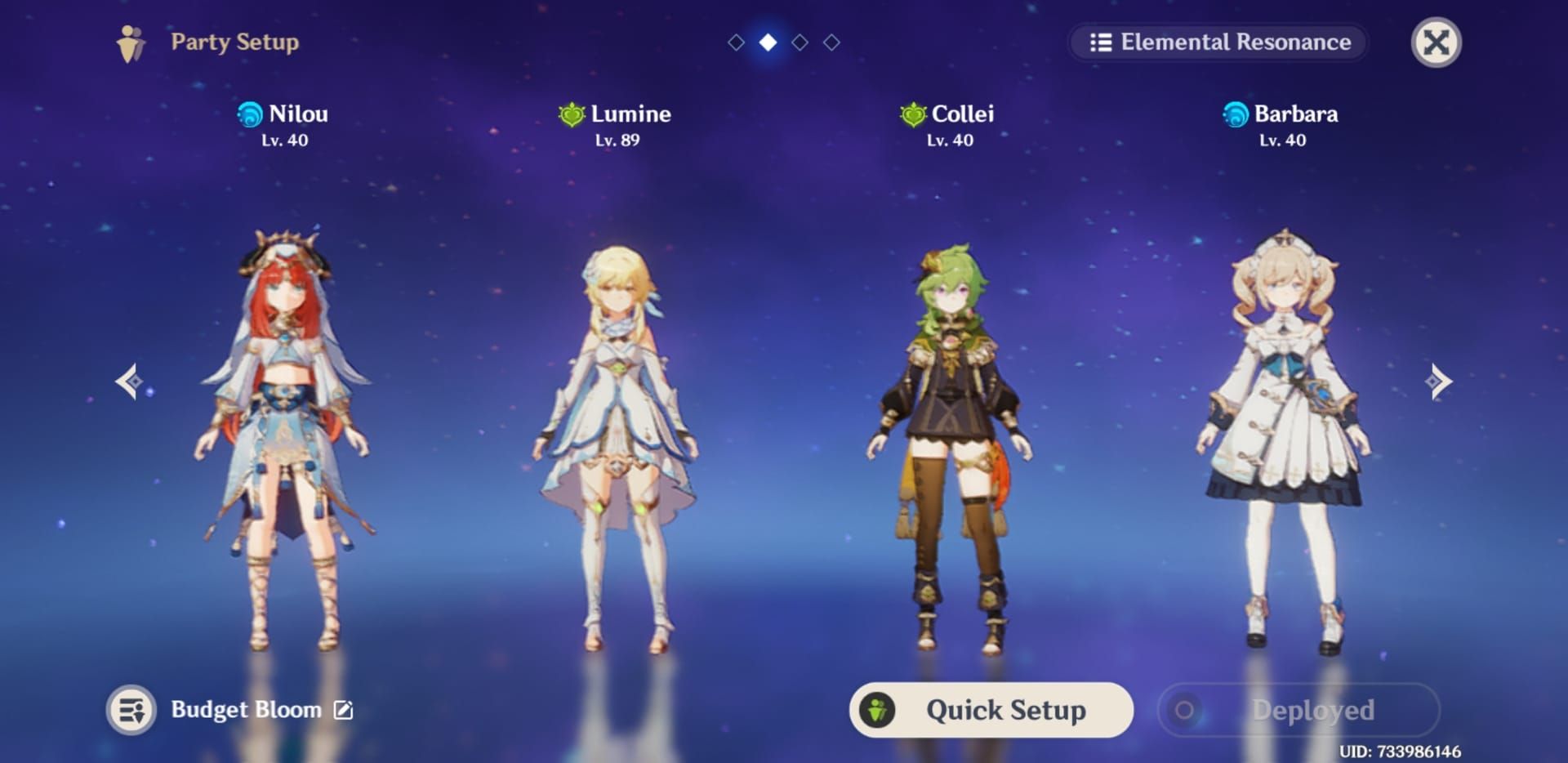
Task: Select the last page indicator diamond
Action: coord(831,42)
